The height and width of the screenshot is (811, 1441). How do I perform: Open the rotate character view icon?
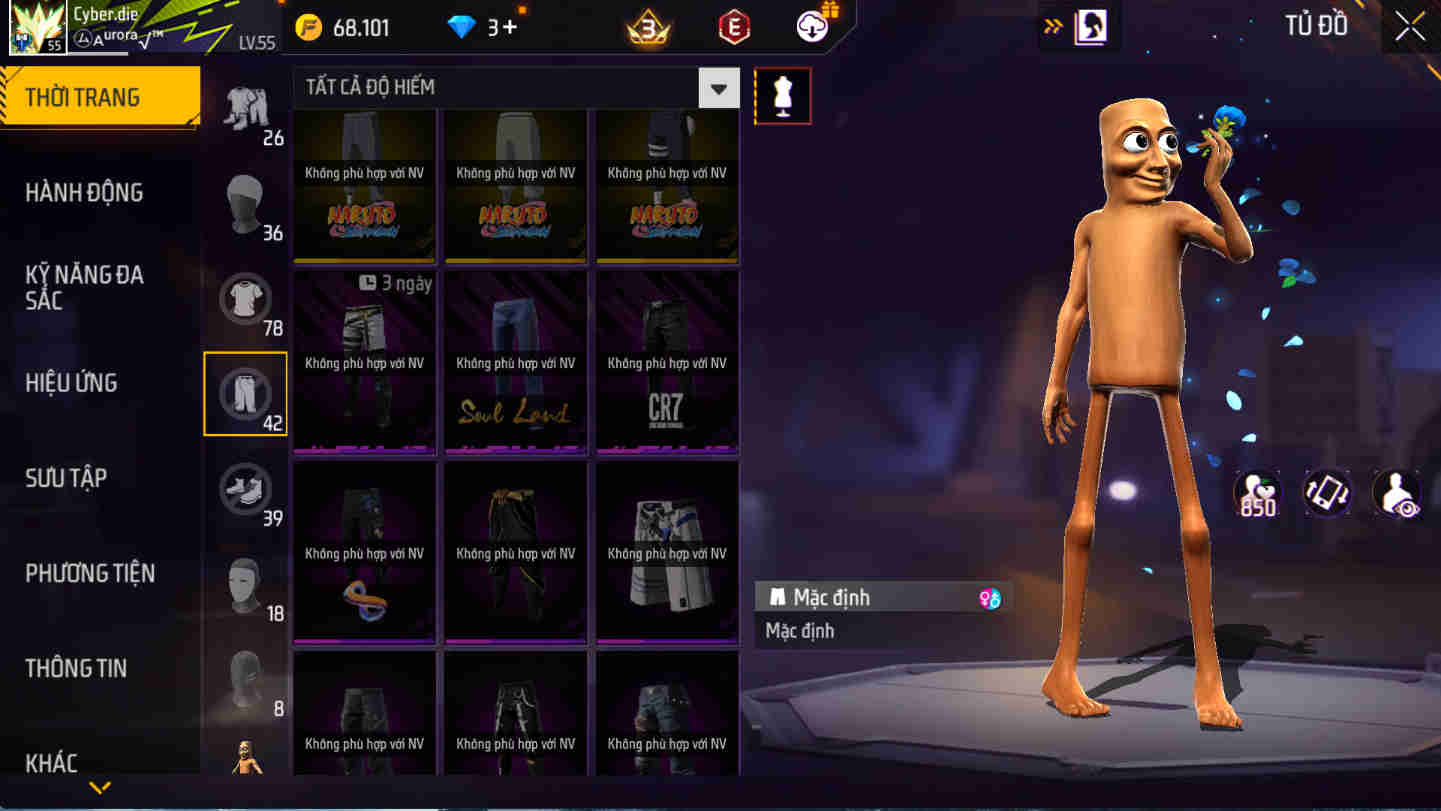click(x=1327, y=492)
